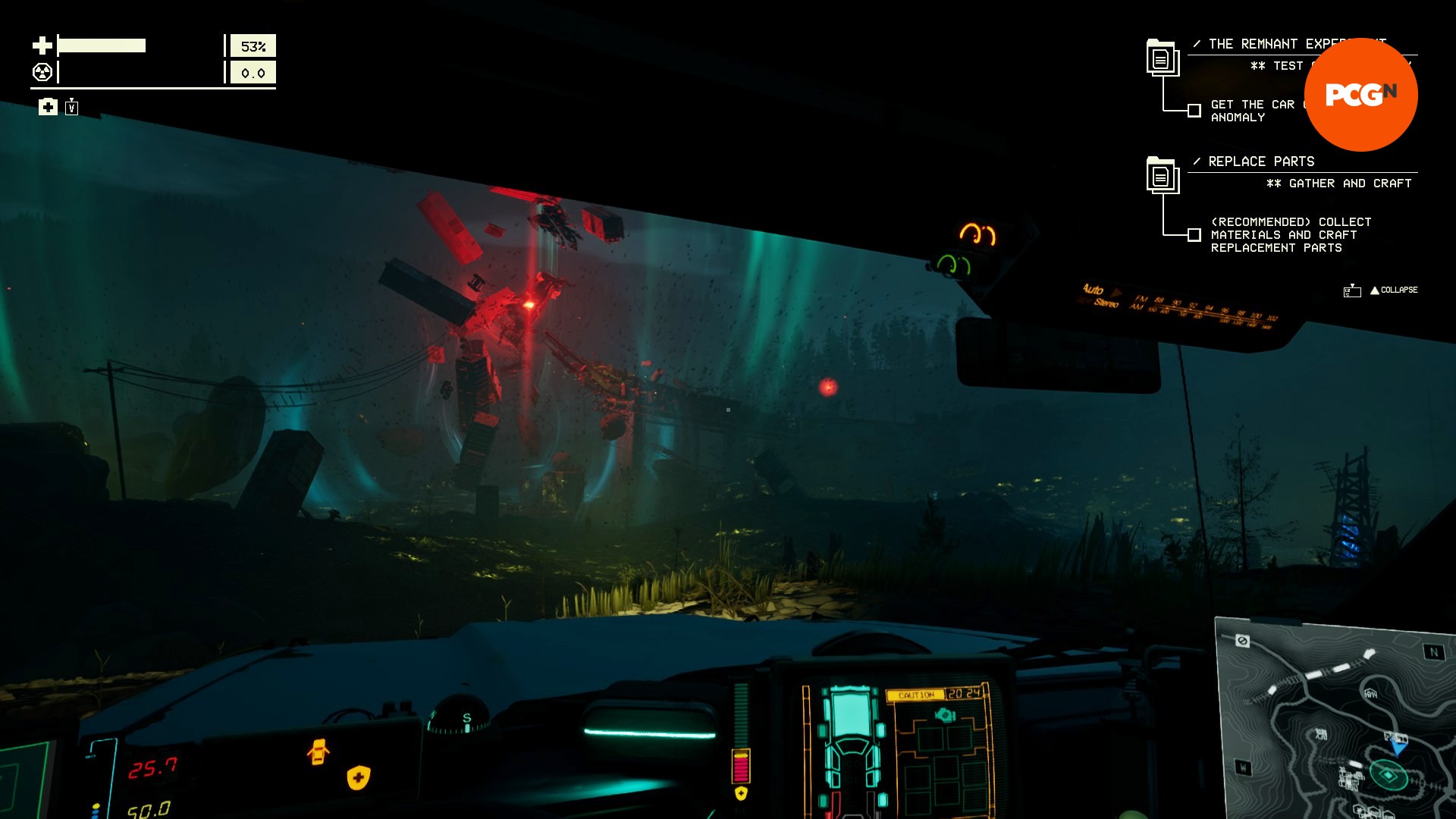This screenshot has height=819, width=1456.
Task: Tick the car anomaly objective checkbox
Action: pyautogui.click(x=1194, y=111)
